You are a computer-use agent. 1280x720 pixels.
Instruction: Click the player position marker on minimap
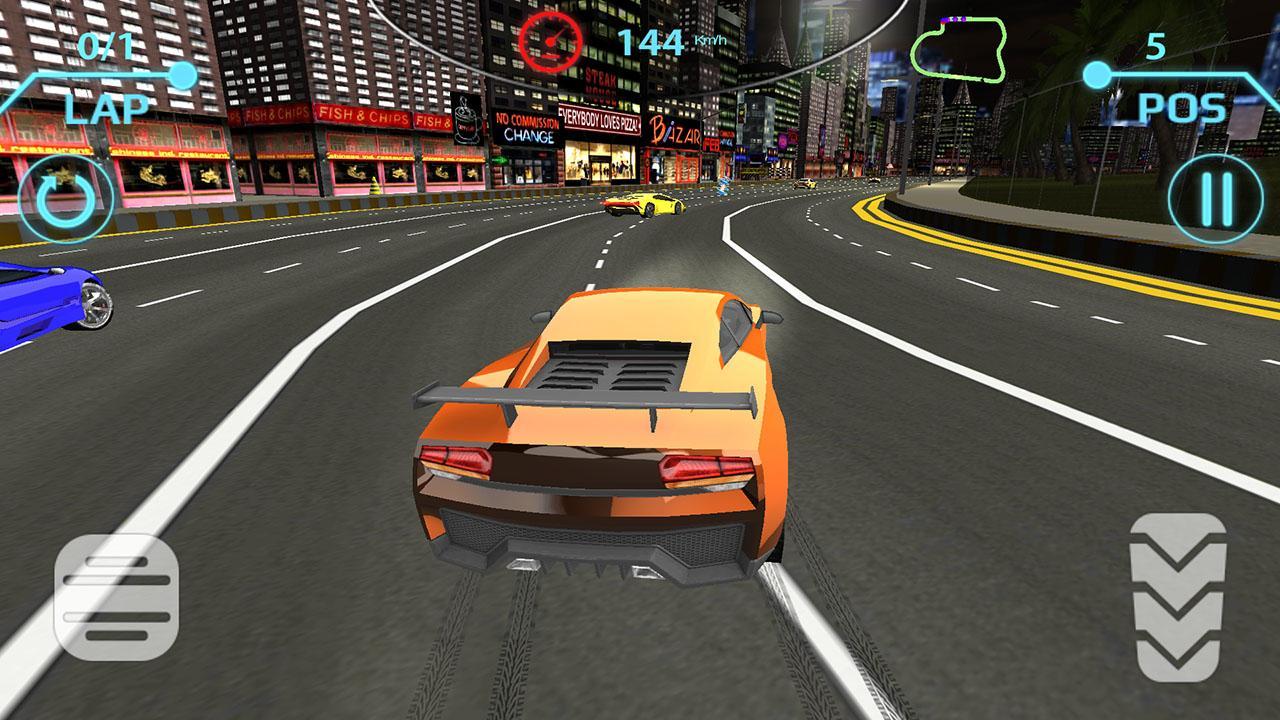(x=943, y=21)
